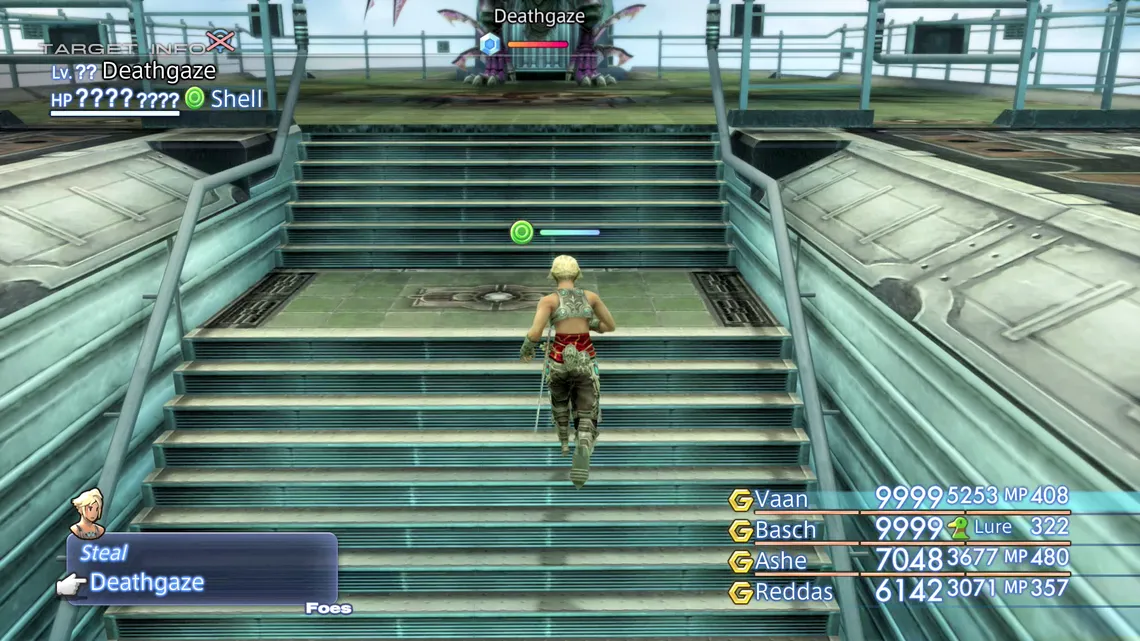Click Vaan's portrait above the command window
The height and width of the screenshot is (641, 1140).
point(88,512)
